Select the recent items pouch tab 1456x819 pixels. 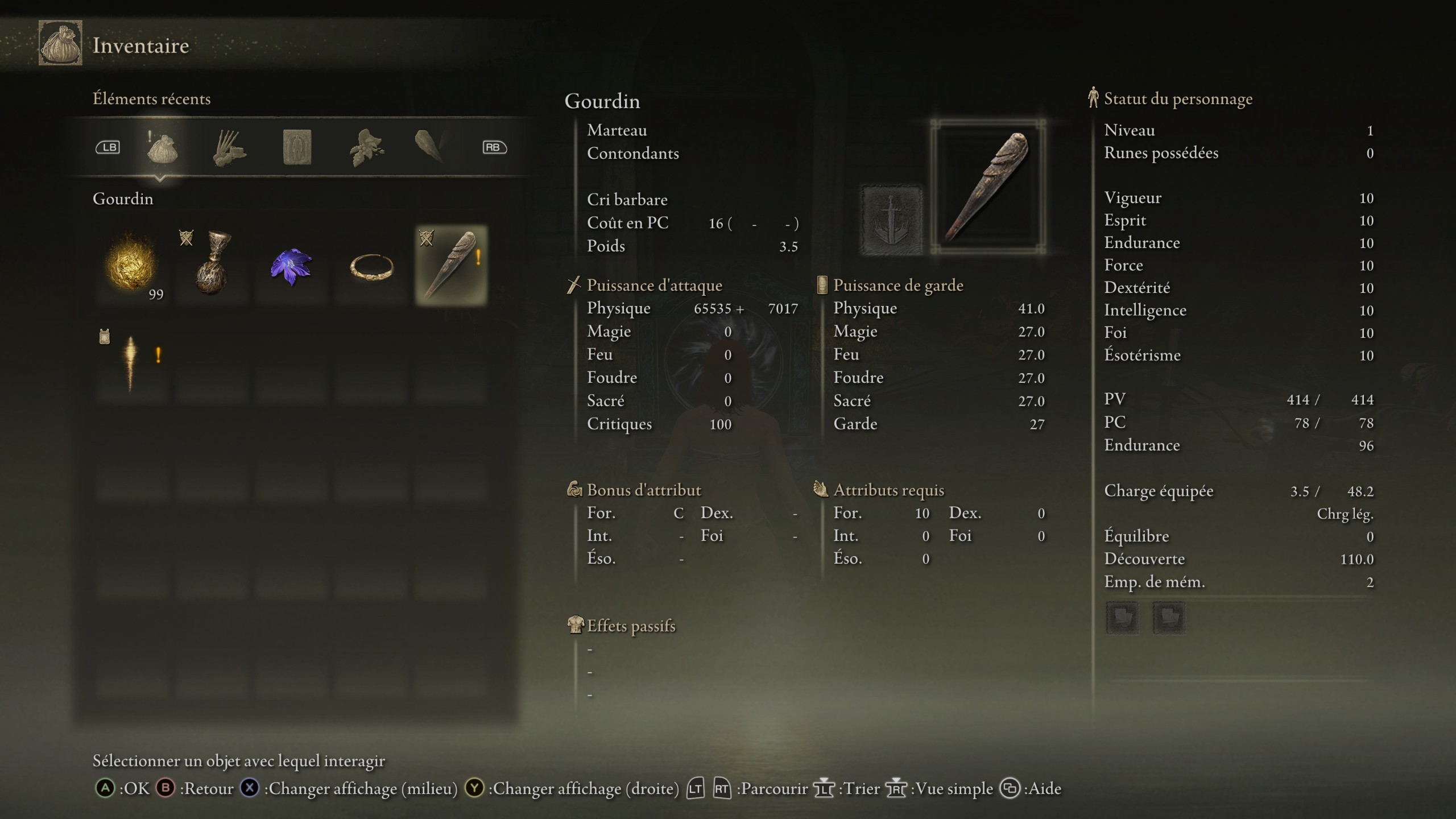pyautogui.click(x=162, y=148)
